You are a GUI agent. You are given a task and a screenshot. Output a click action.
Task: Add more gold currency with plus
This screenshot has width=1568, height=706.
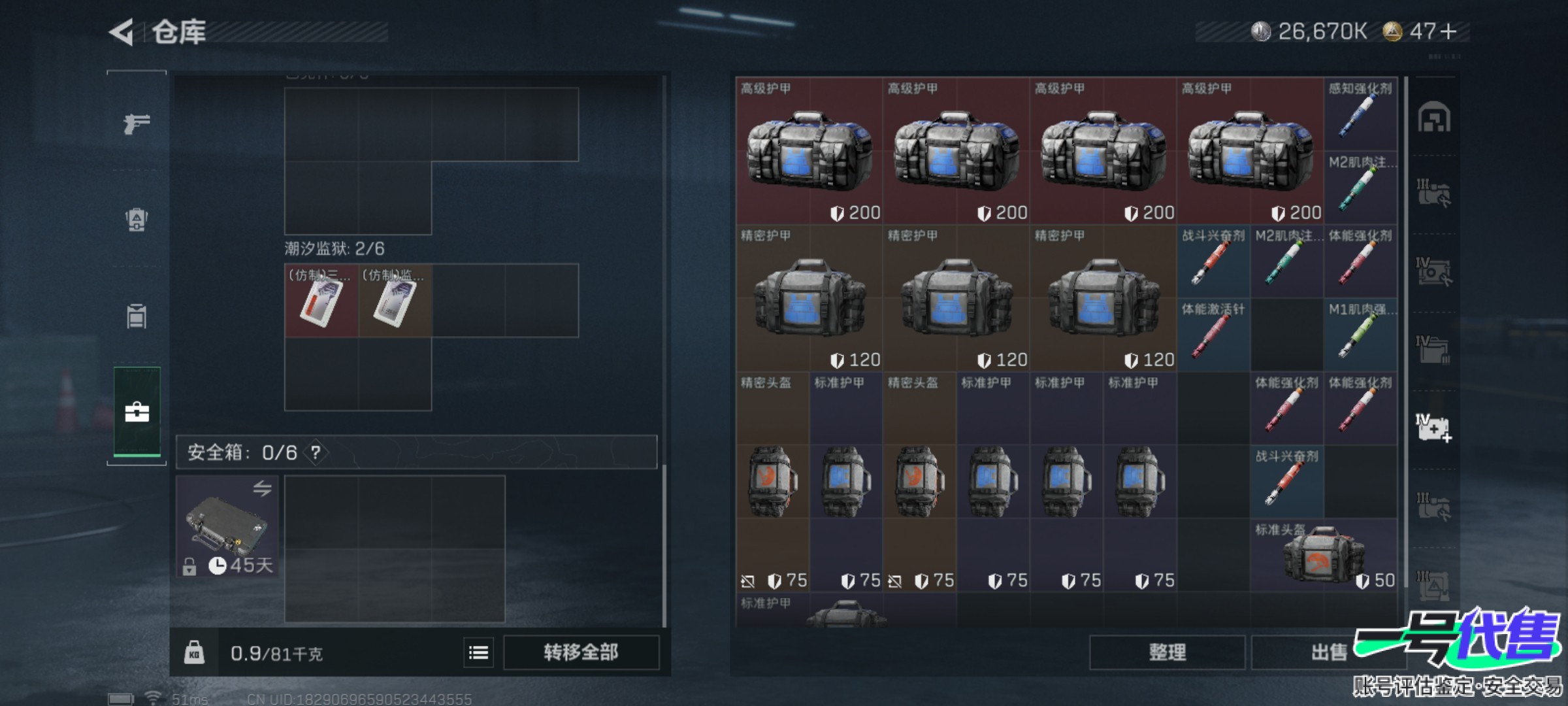coord(1448,31)
